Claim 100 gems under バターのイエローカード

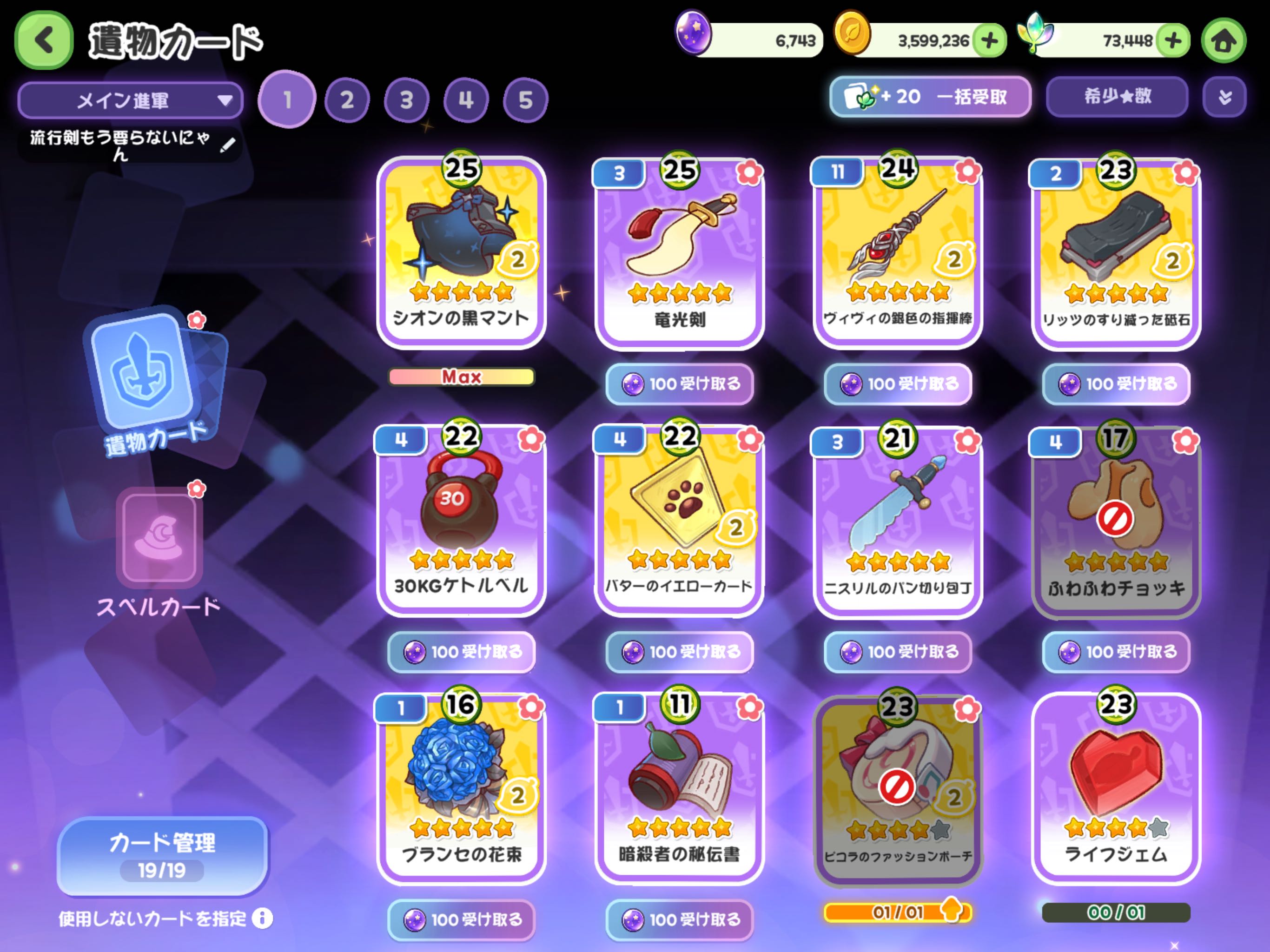pos(680,652)
